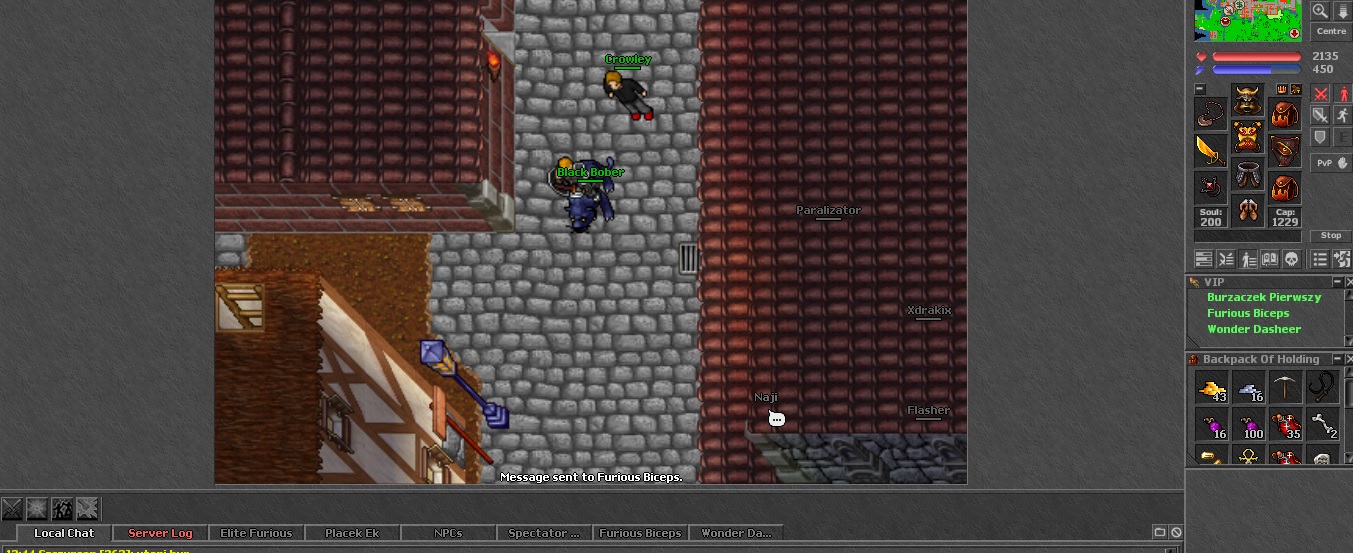Switch to the Server Log tab
Viewport: 1353px width, 553px height.
[x=160, y=533]
